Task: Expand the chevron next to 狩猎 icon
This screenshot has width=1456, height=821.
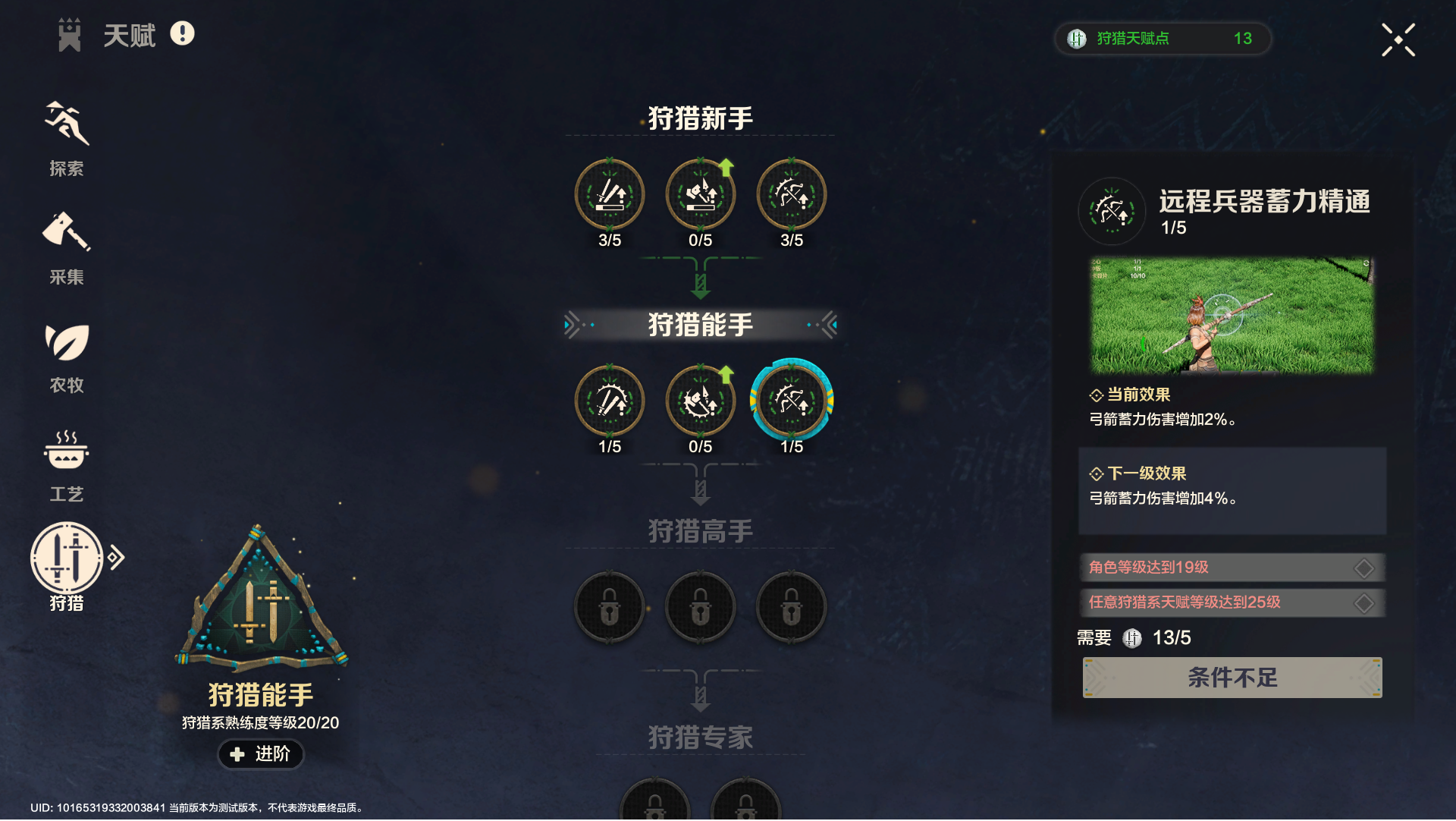Action: click(x=118, y=556)
